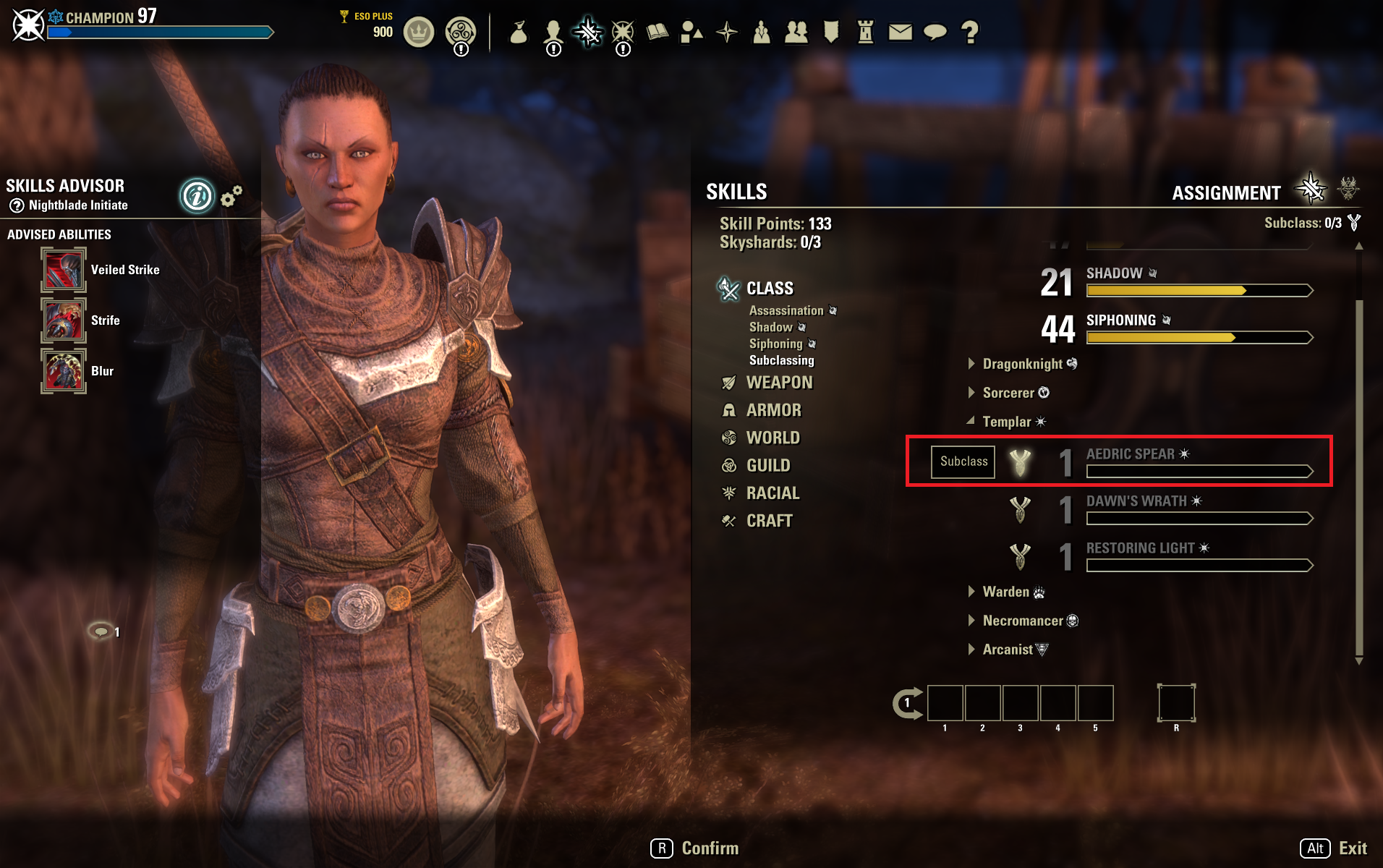Select the Champion constellation icon with alert
This screenshot has width=1383, height=868.
[x=622, y=32]
